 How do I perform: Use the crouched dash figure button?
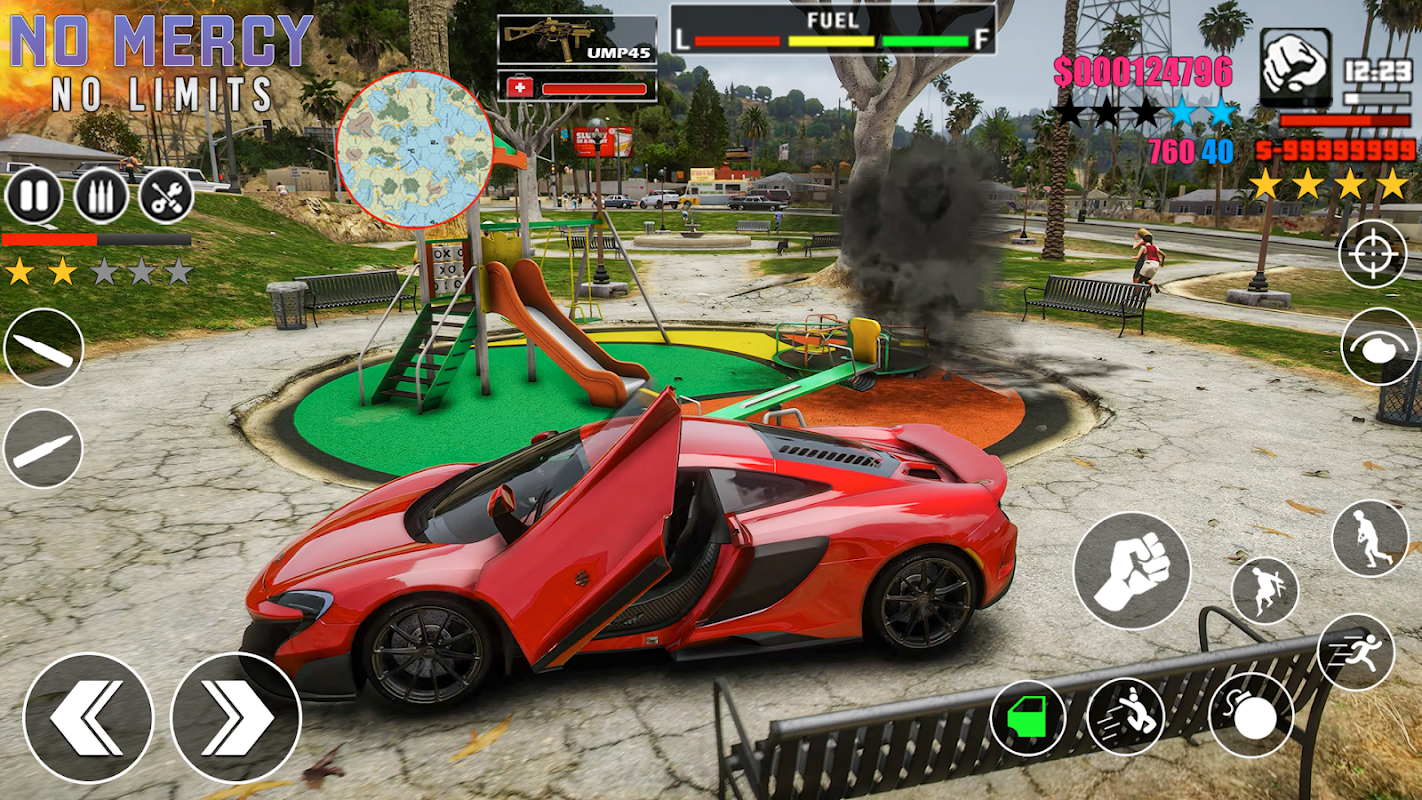tap(1126, 716)
